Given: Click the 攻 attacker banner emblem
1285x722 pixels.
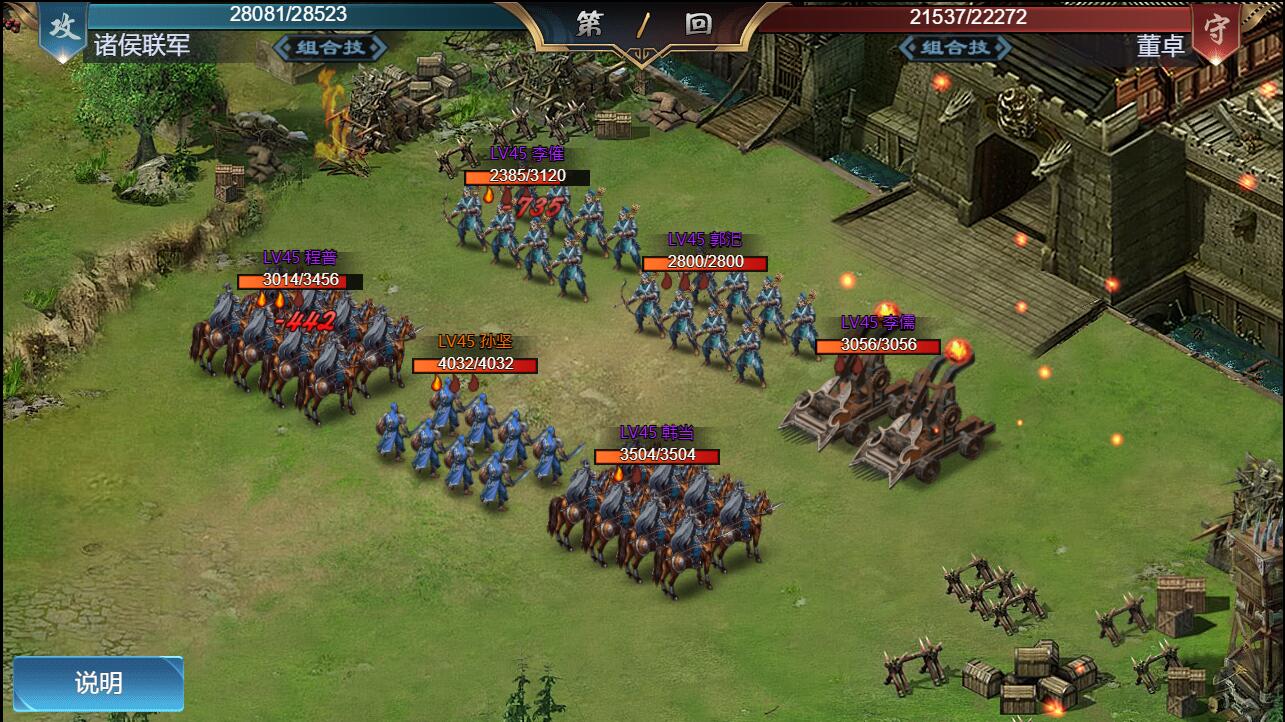Looking at the screenshot, I should [62, 26].
